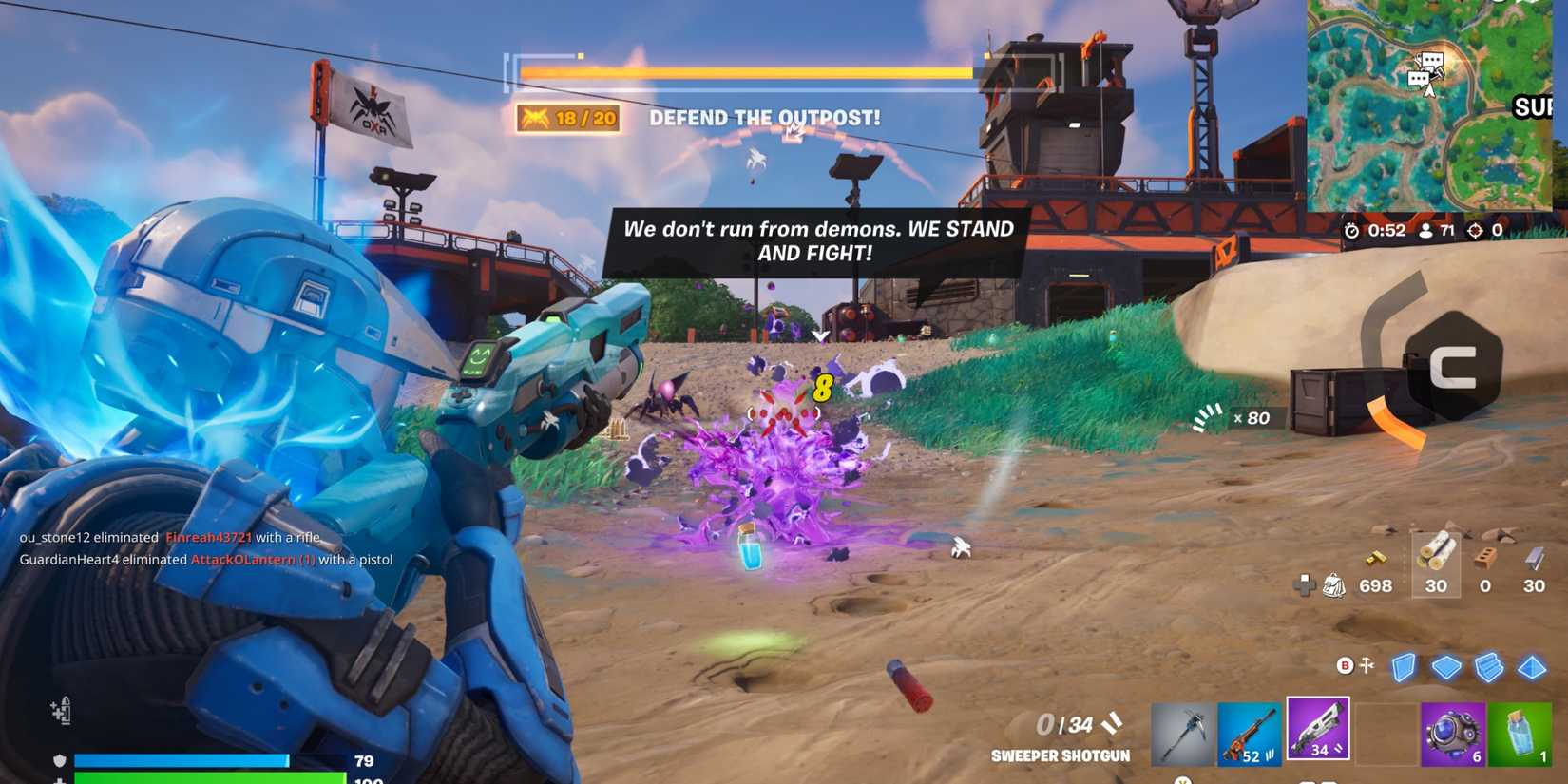Click the eliminations crosshair icon
1568x784 pixels.
coord(1477,229)
